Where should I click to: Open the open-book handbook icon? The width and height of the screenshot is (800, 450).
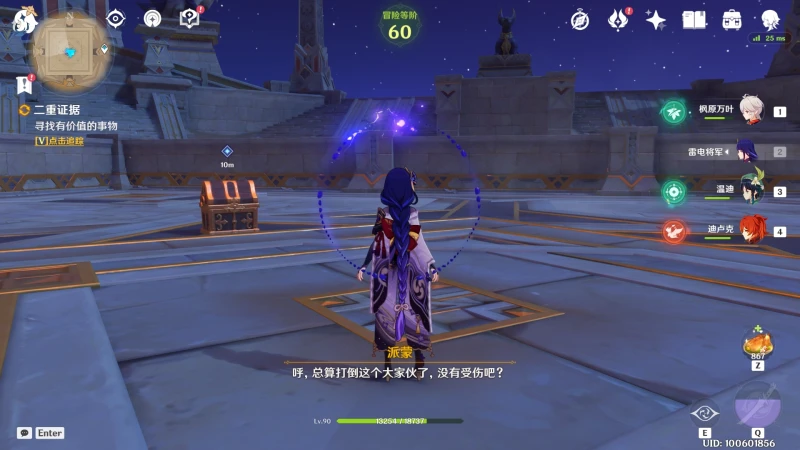tap(694, 19)
